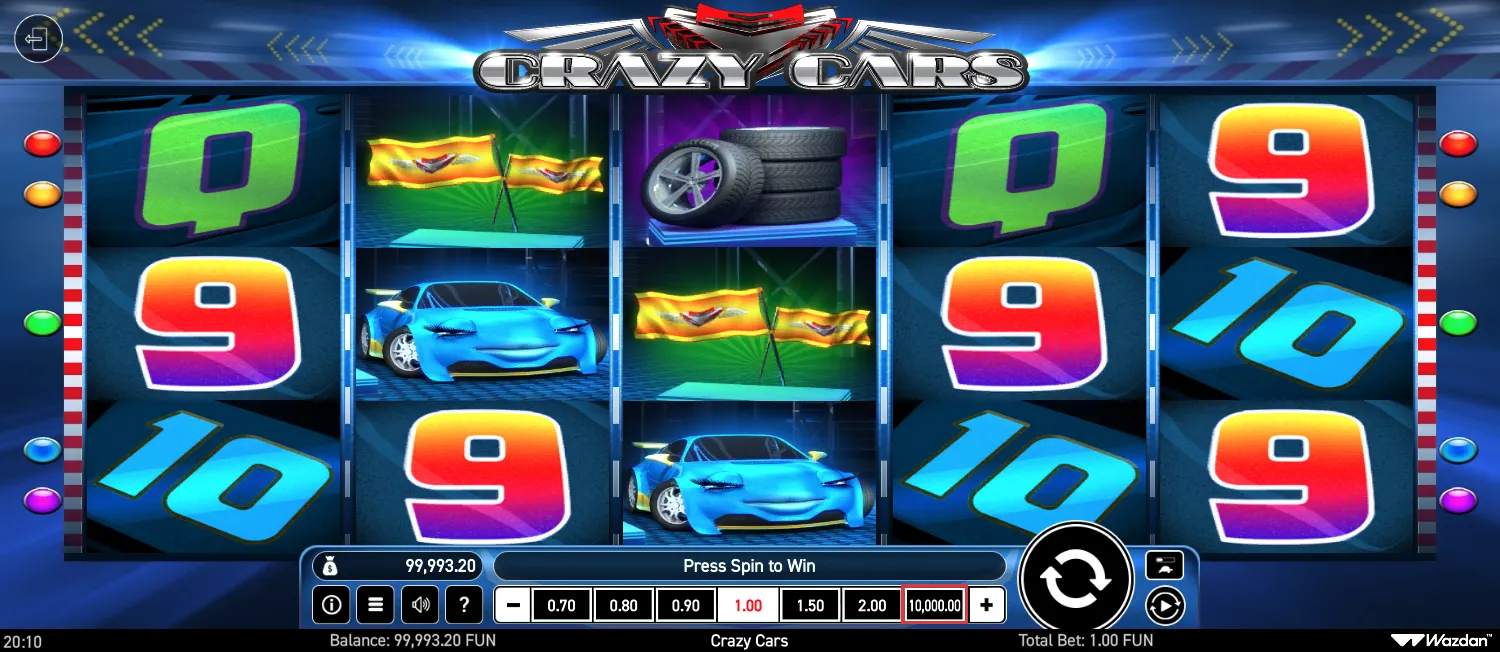Screen dimensions: 1500x652
Task: Open the hamburger menu
Action: point(375,605)
